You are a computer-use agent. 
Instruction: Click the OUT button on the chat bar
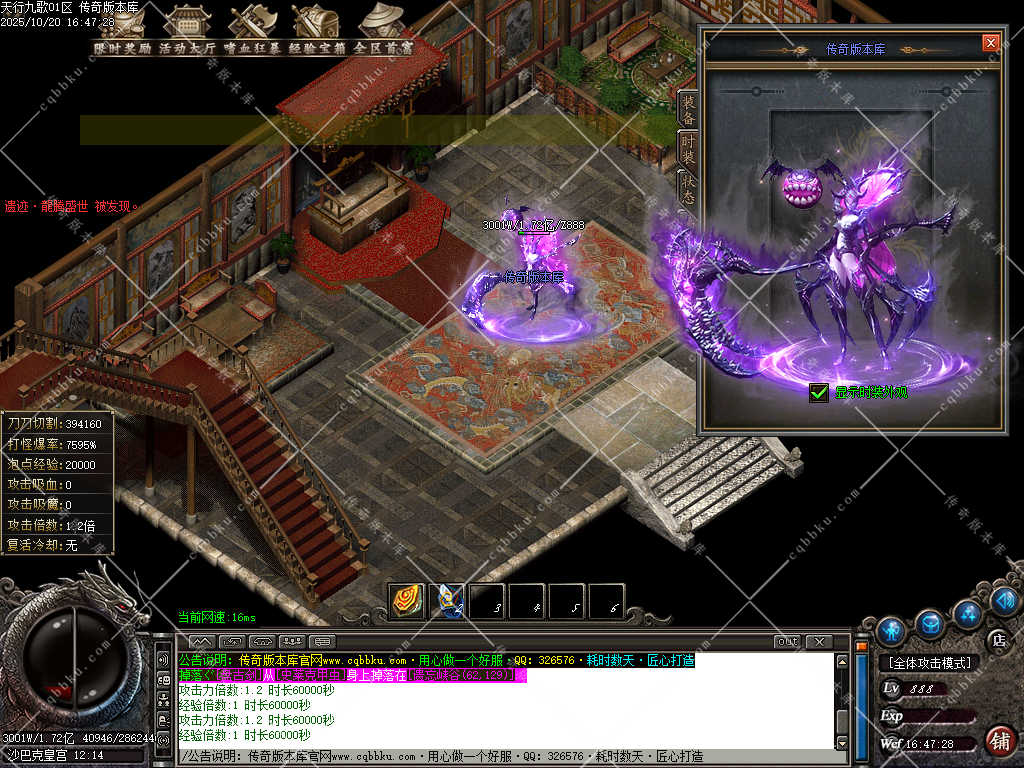(787, 641)
